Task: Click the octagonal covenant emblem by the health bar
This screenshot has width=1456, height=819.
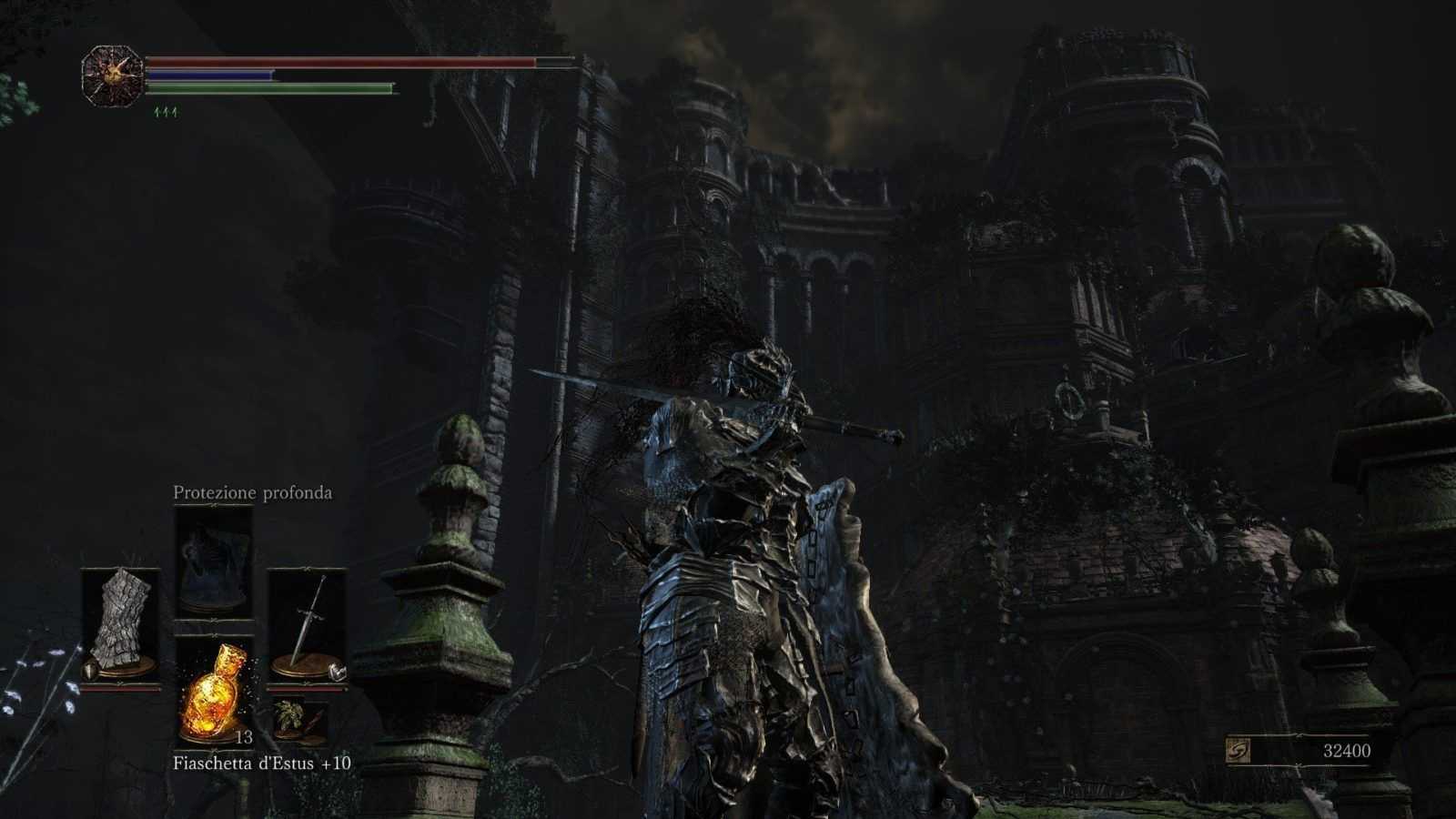Action: [x=112, y=76]
